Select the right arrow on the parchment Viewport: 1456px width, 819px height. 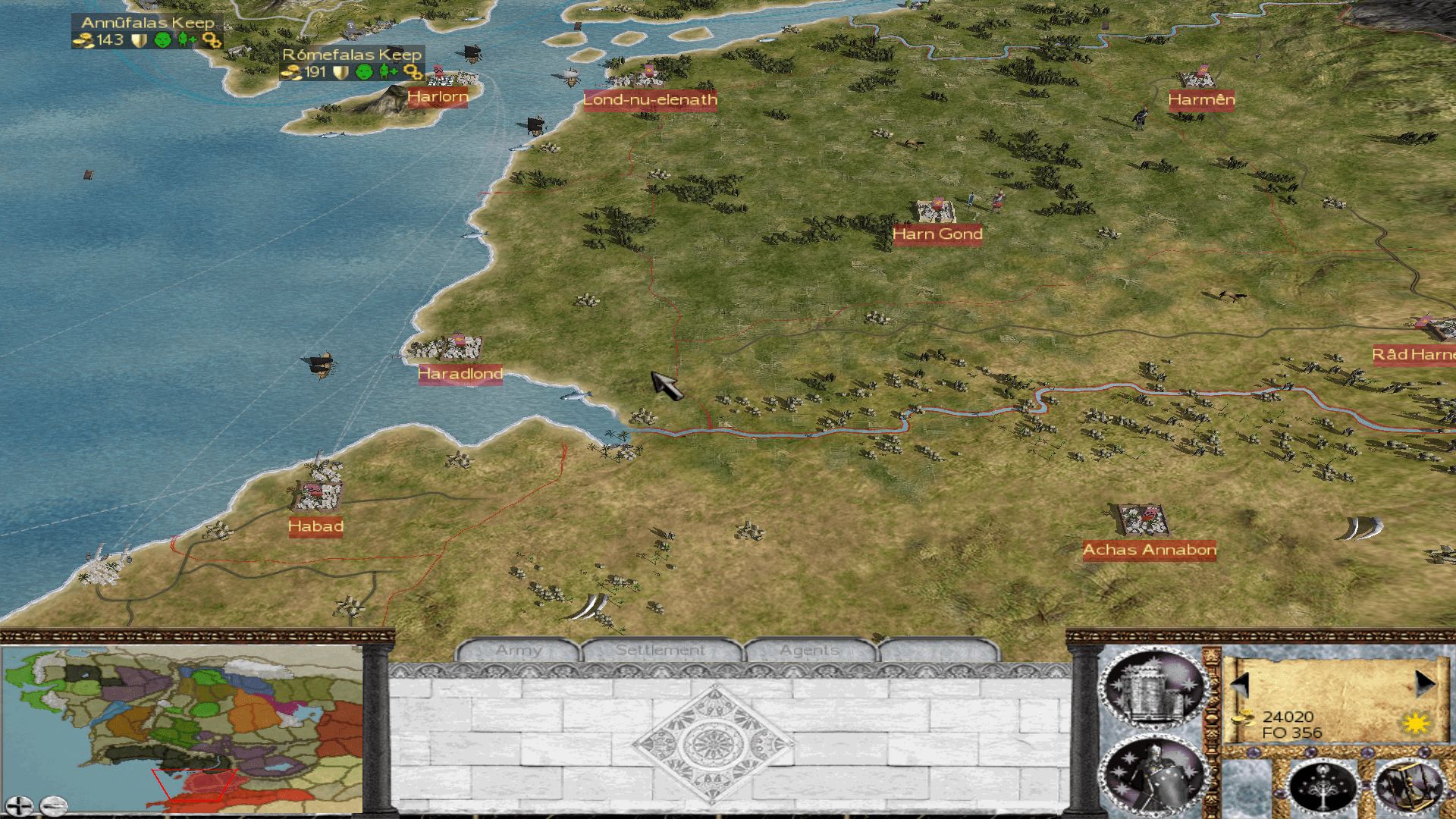click(x=1424, y=684)
